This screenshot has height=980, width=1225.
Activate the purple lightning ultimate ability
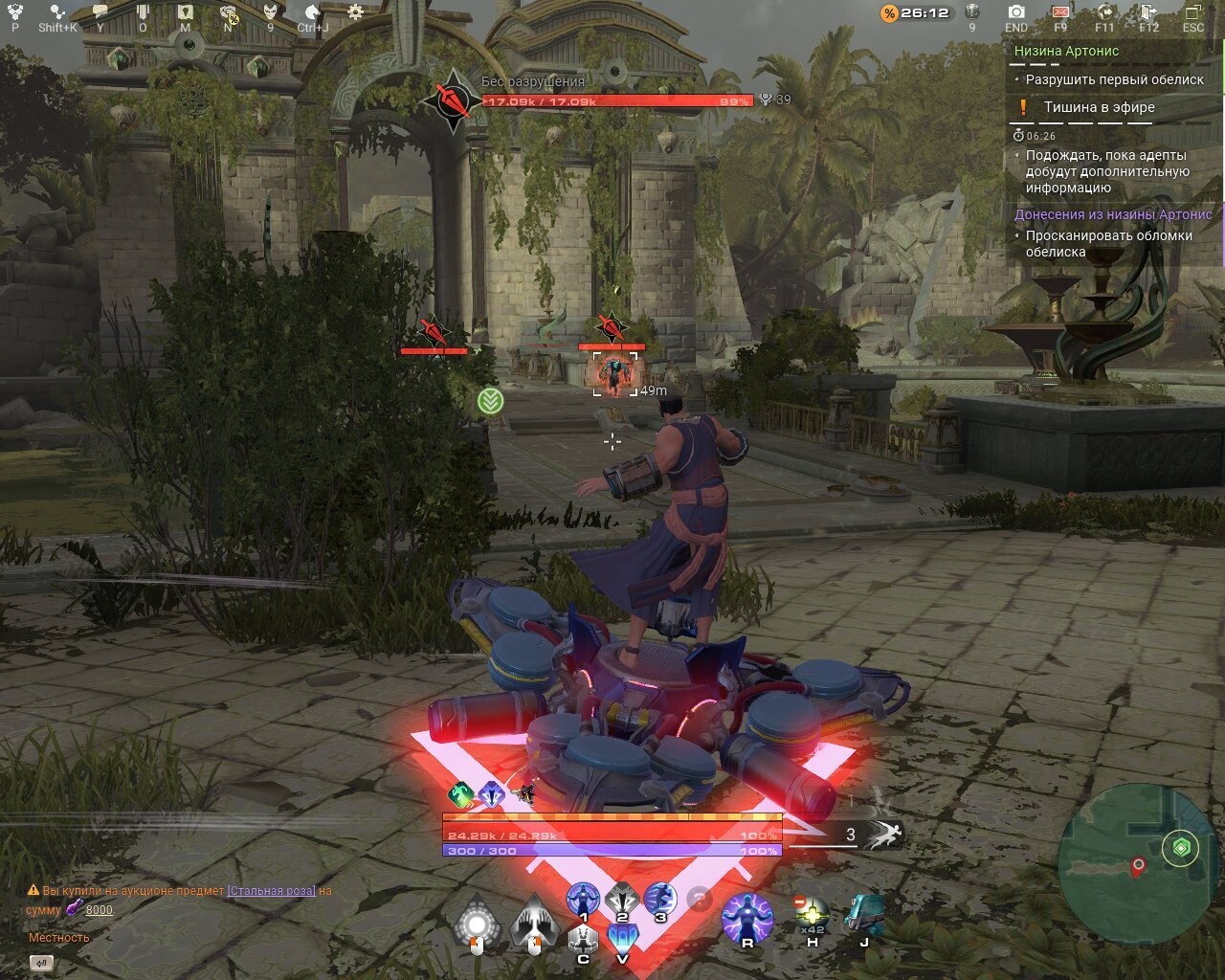coord(746,917)
